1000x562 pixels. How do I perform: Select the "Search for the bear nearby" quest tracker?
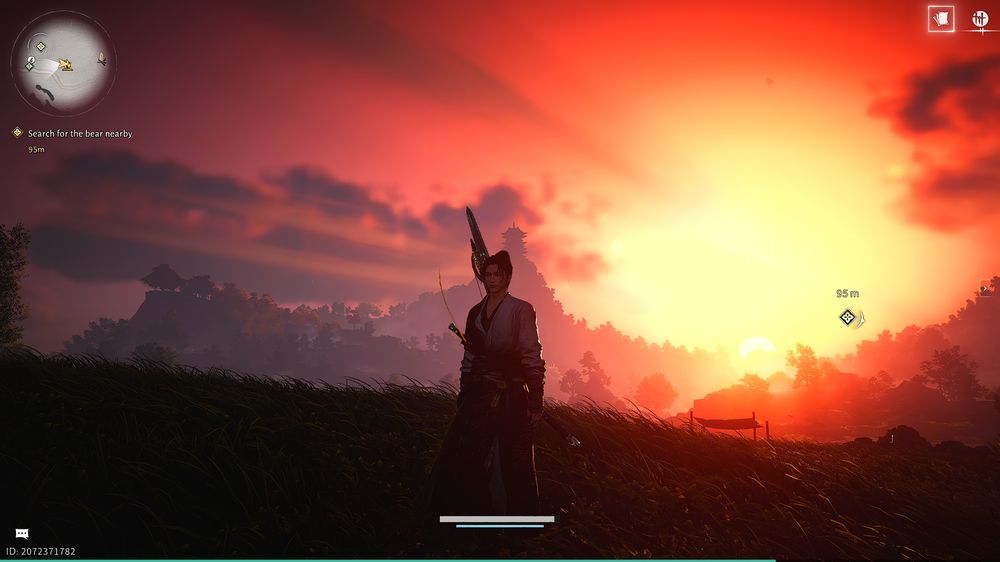pyautogui.click(x=79, y=133)
